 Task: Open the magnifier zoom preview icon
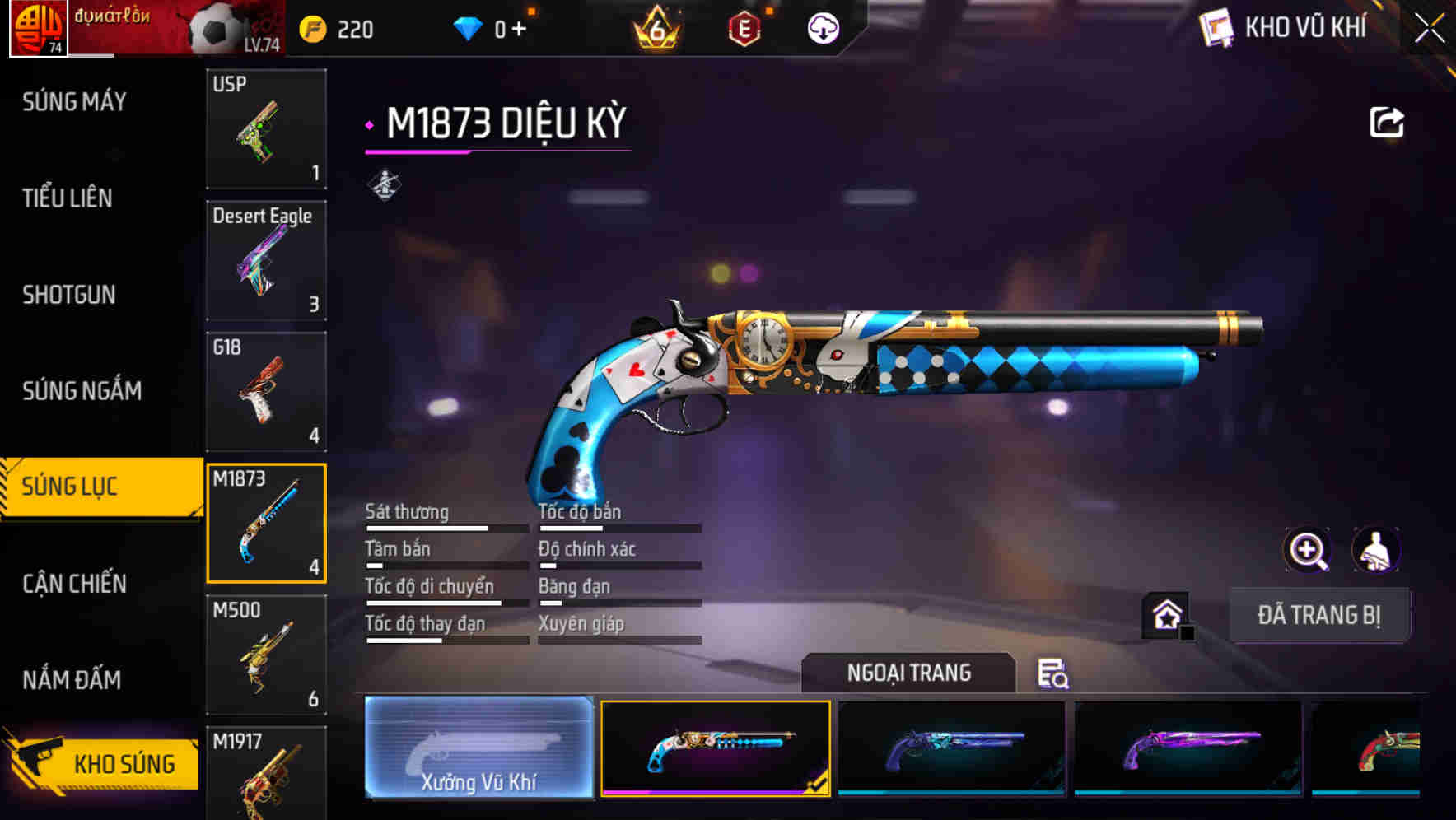(x=1308, y=550)
